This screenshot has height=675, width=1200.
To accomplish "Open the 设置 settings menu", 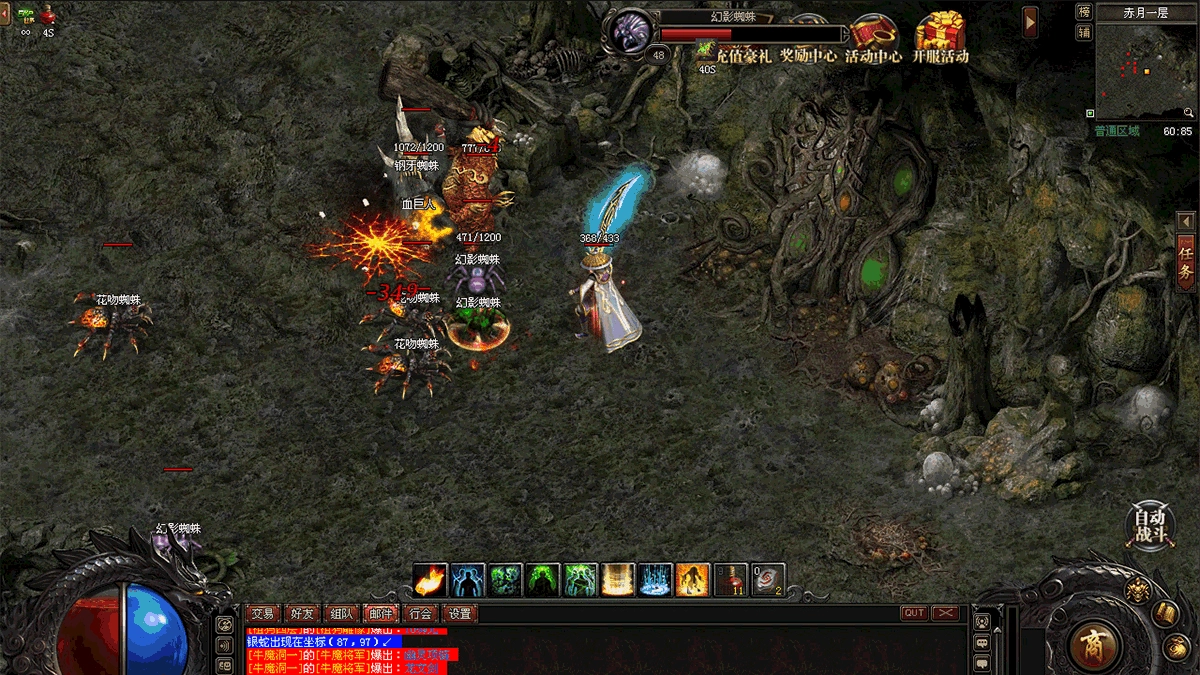I will tap(459, 613).
